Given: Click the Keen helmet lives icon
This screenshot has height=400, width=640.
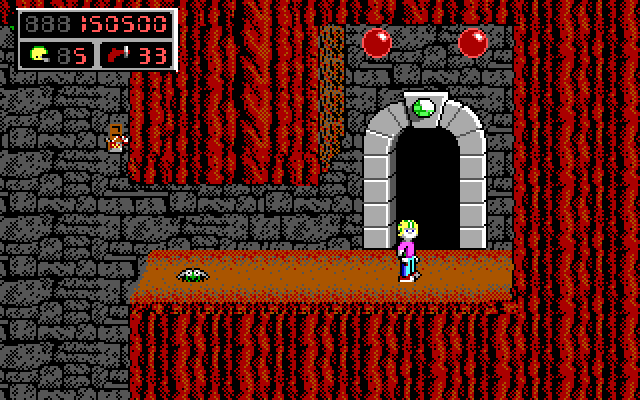Looking at the screenshot, I should click(39, 54).
